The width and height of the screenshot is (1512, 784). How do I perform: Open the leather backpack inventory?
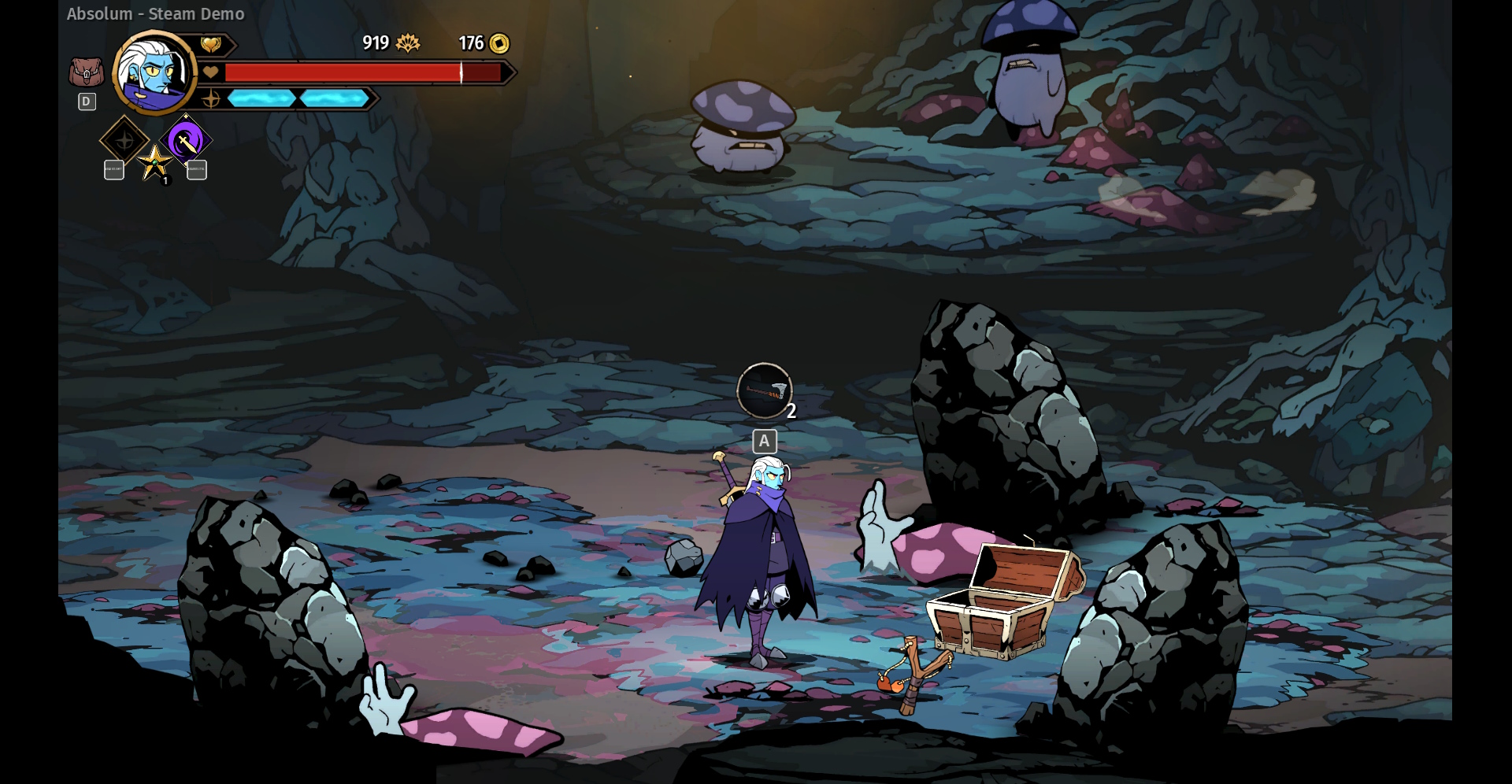(x=86, y=72)
